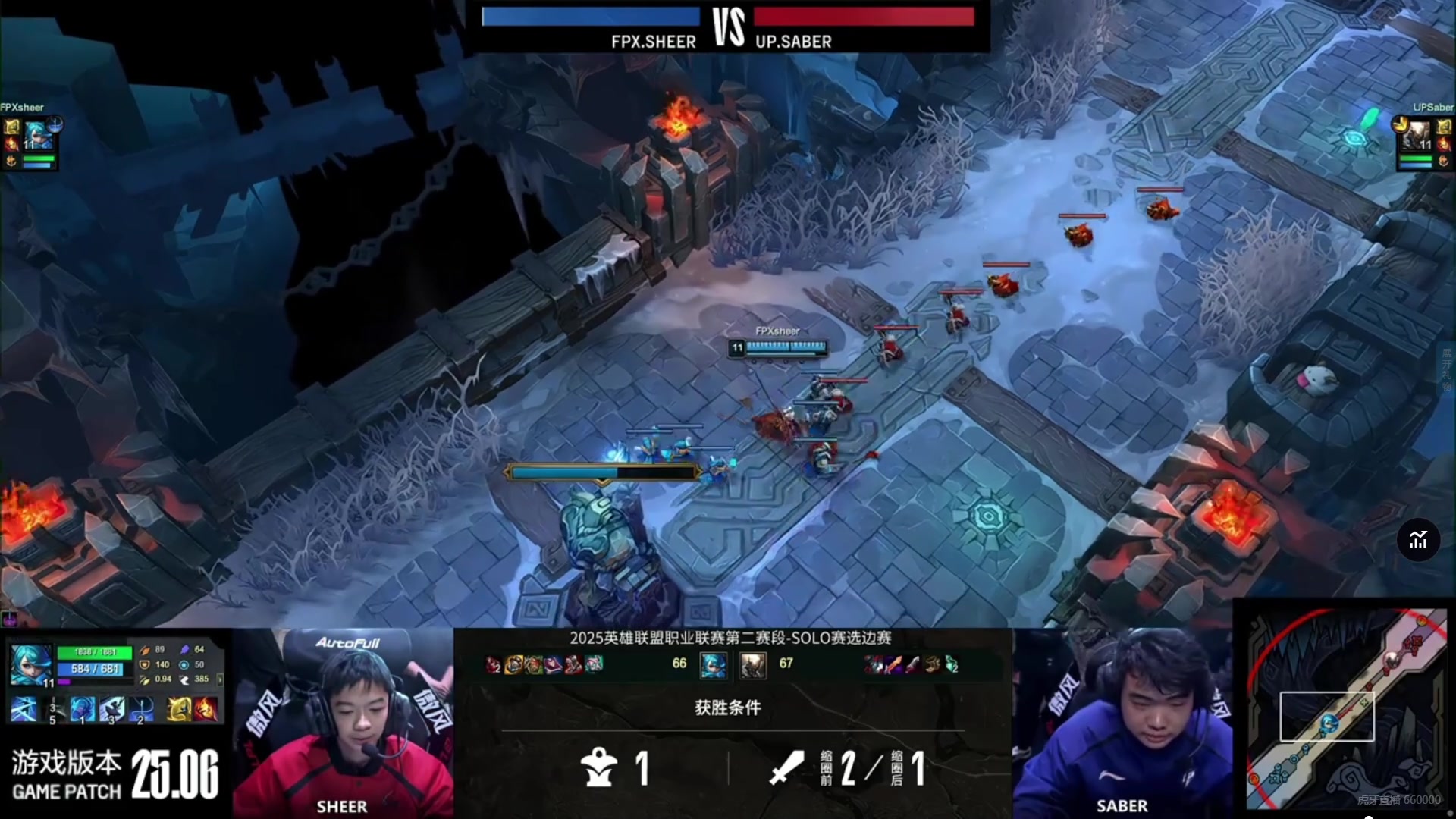Click the blue-haired champion portrait in the stats panel
The width and height of the screenshot is (1456, 819).
[x=30, y=664]
